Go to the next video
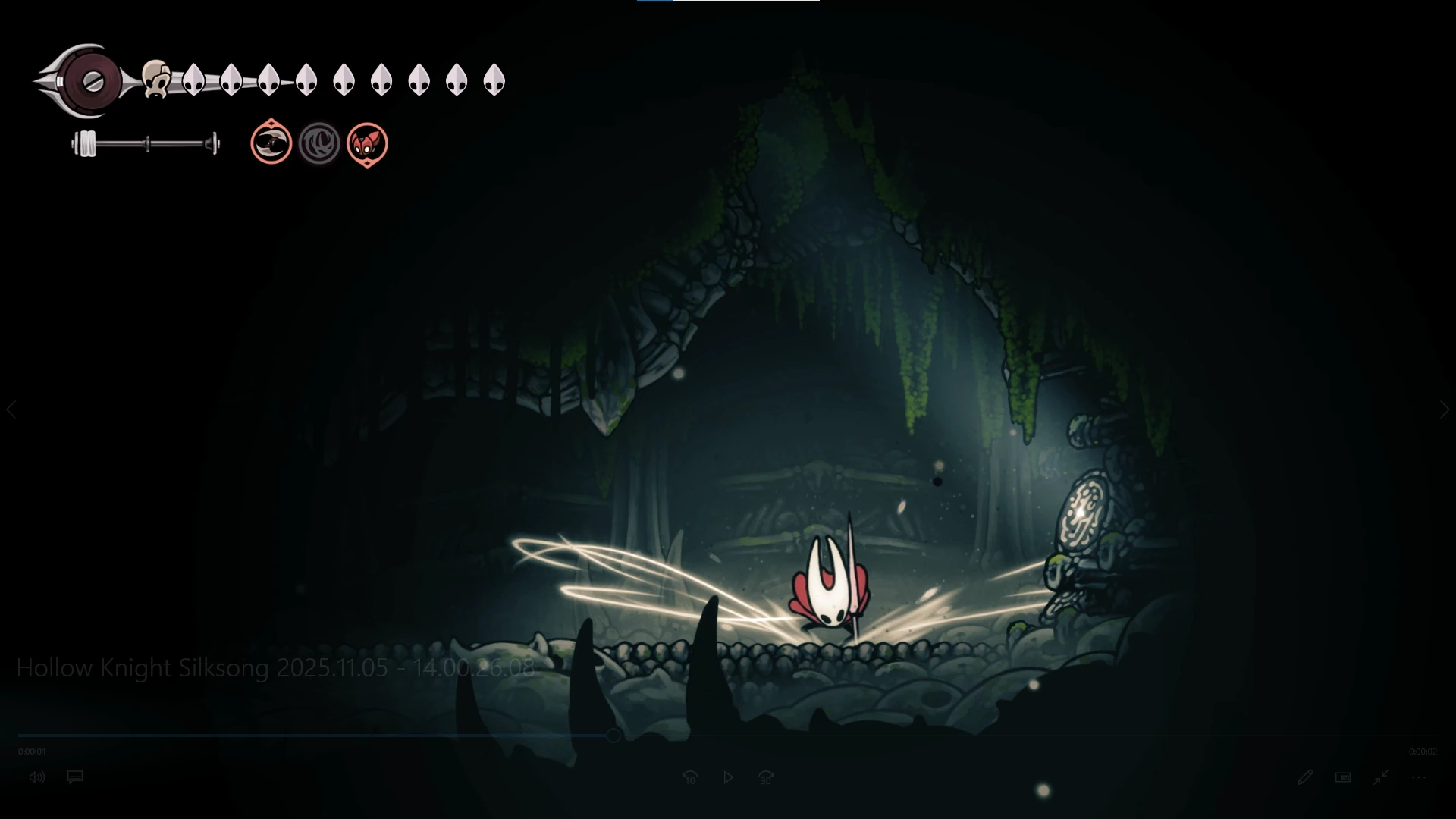The image size is (1456, 819). pos(1445,409)
